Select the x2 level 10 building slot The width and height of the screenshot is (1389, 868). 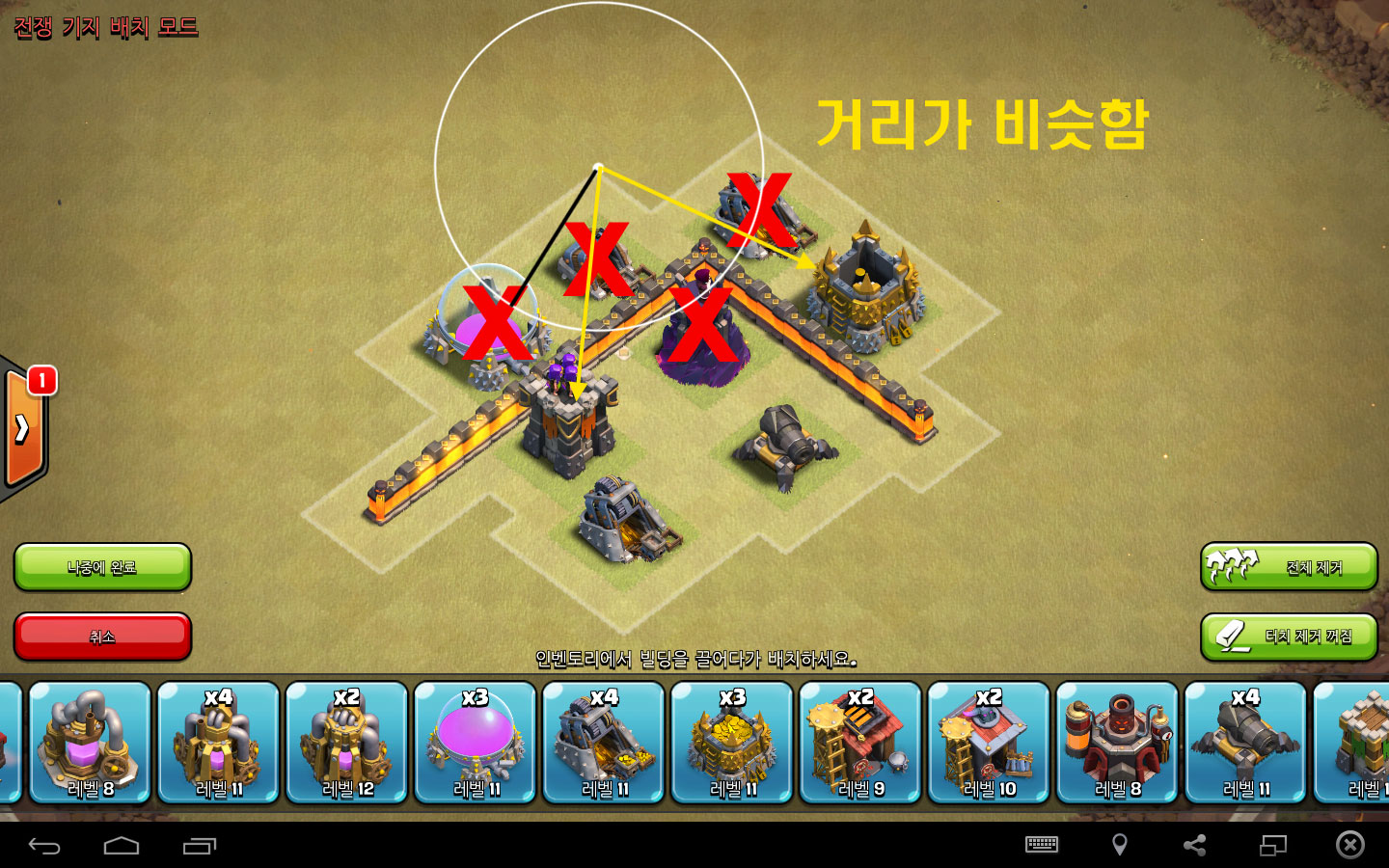[989, 743]
